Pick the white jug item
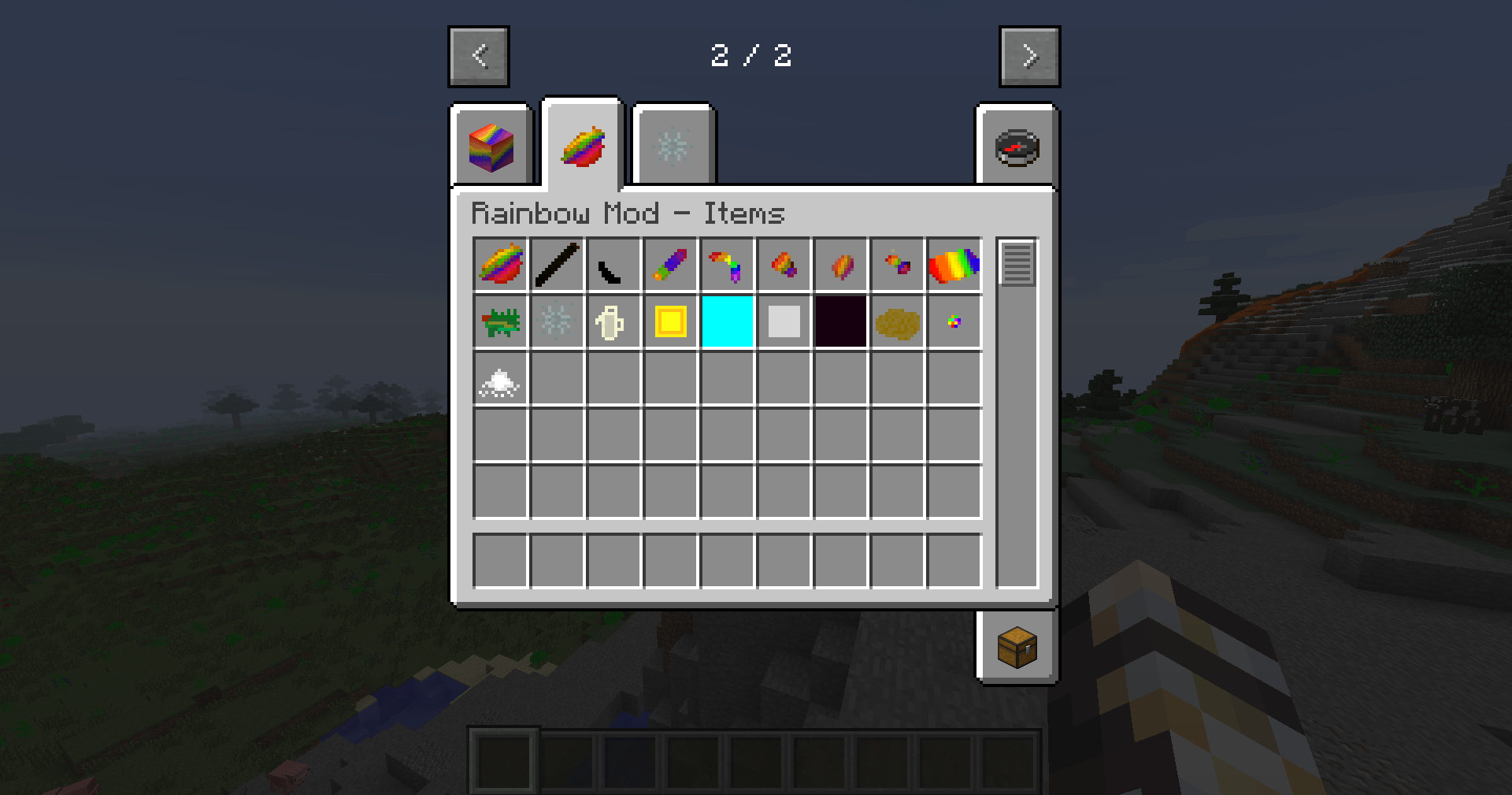This screenshot has width=1512, height=795. 614,321
